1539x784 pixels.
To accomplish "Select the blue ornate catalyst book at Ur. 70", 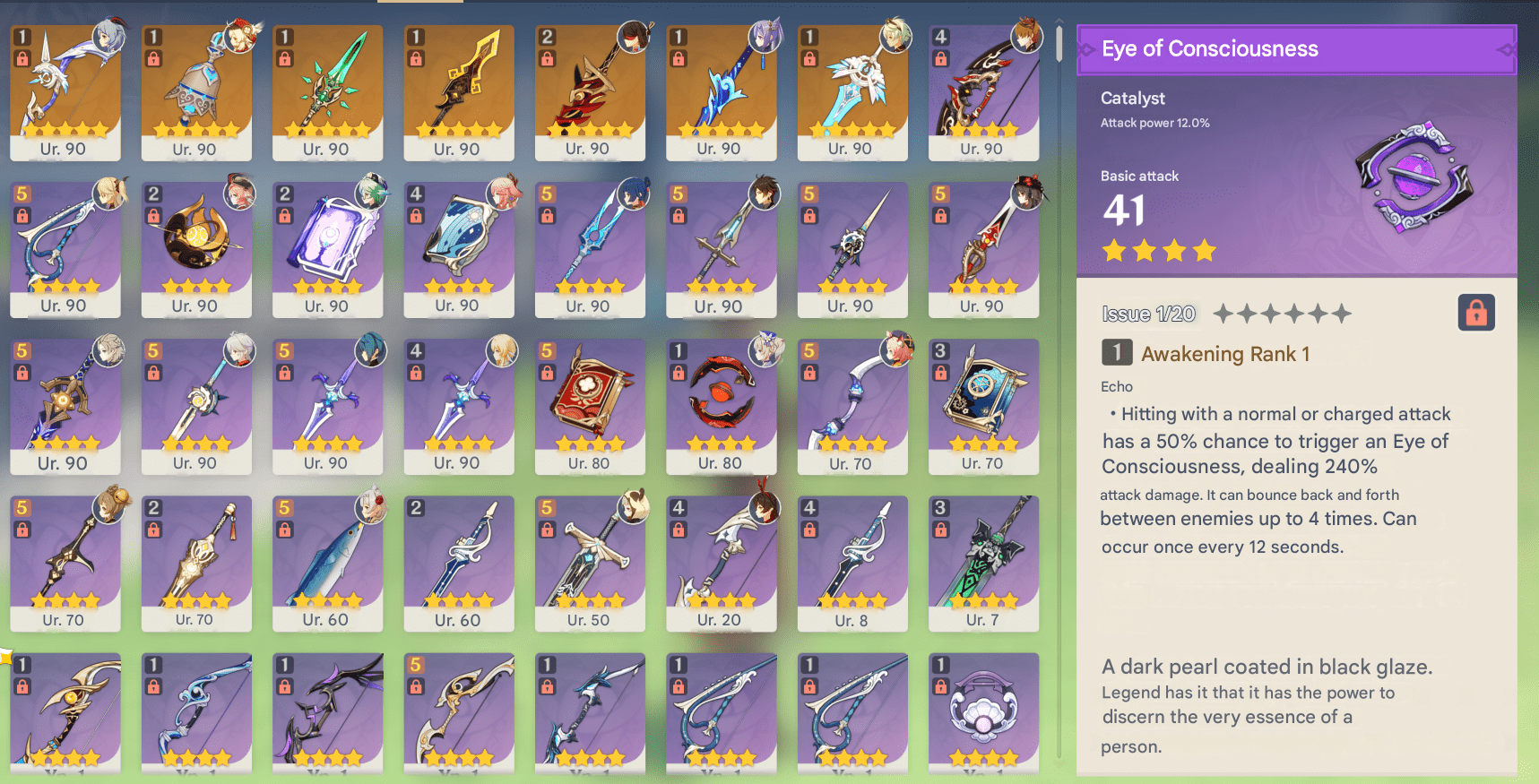I will point(983,408).
